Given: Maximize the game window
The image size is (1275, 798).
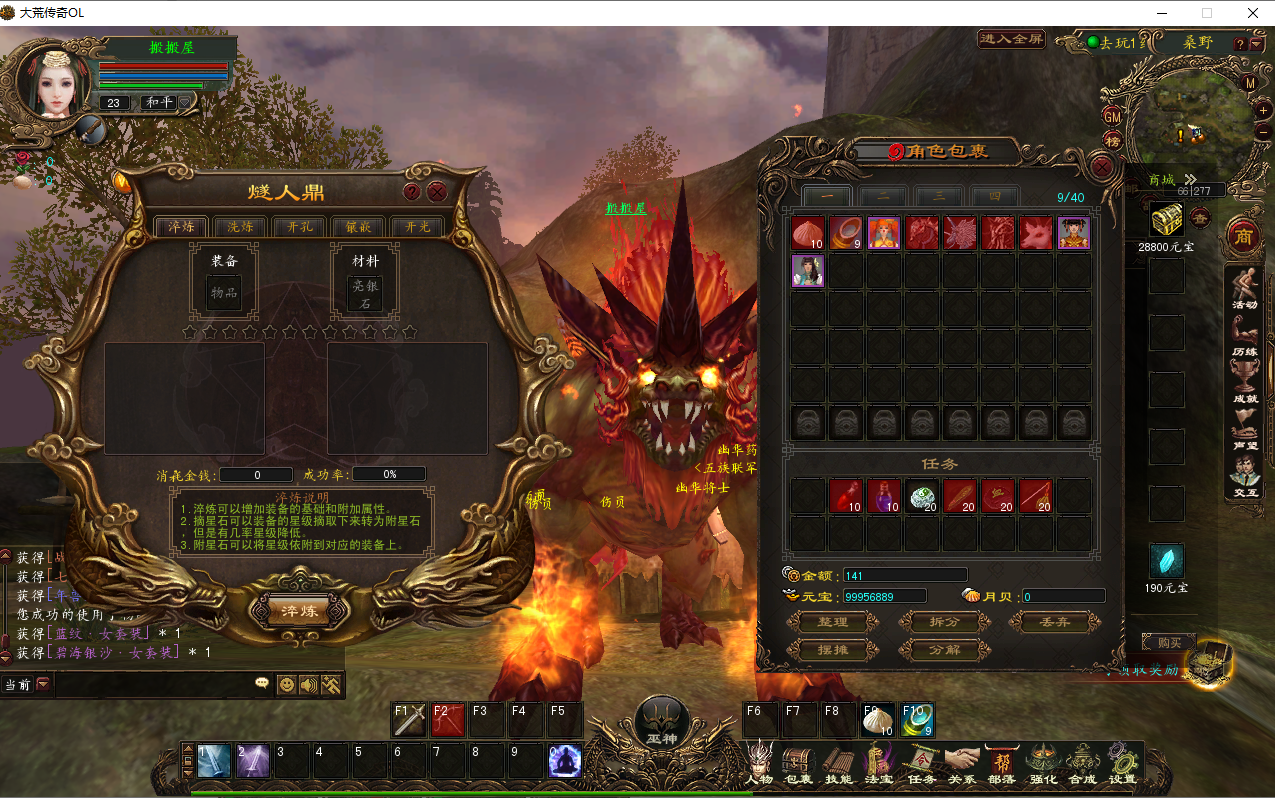Looking at the screenshot, I should pos(1206,13).
